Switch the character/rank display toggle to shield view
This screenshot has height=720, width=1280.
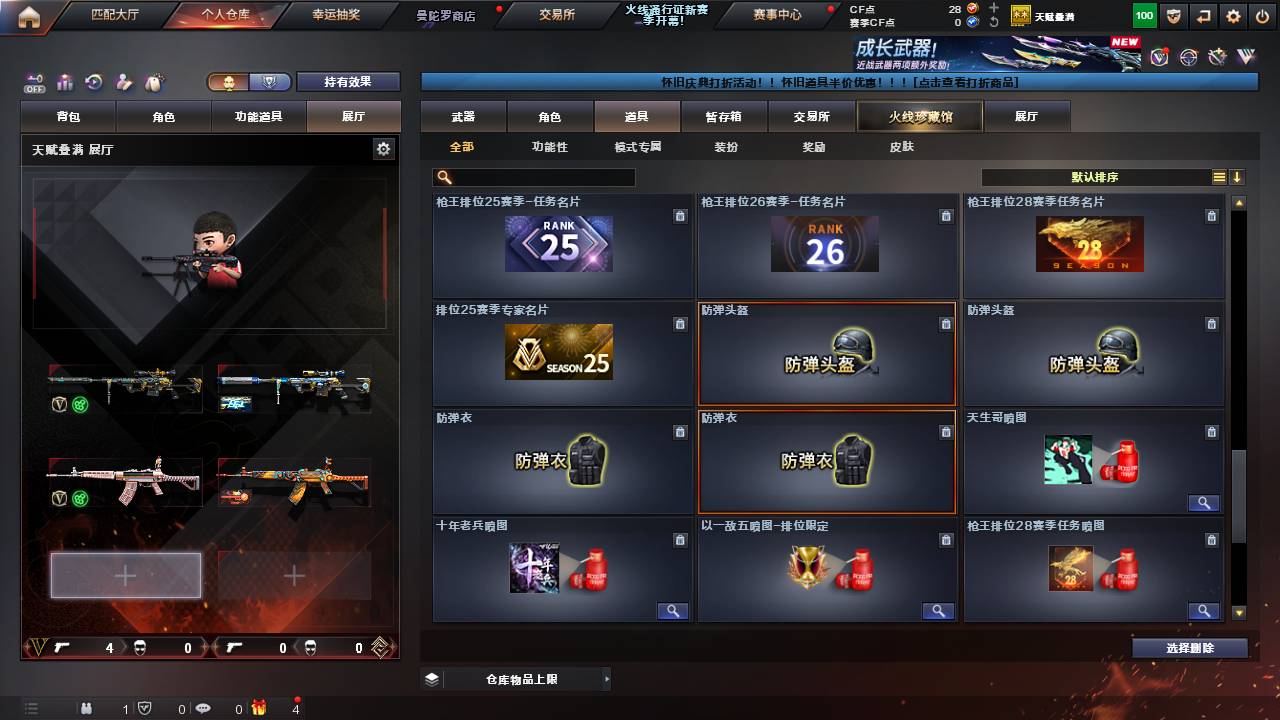(270, 82)
